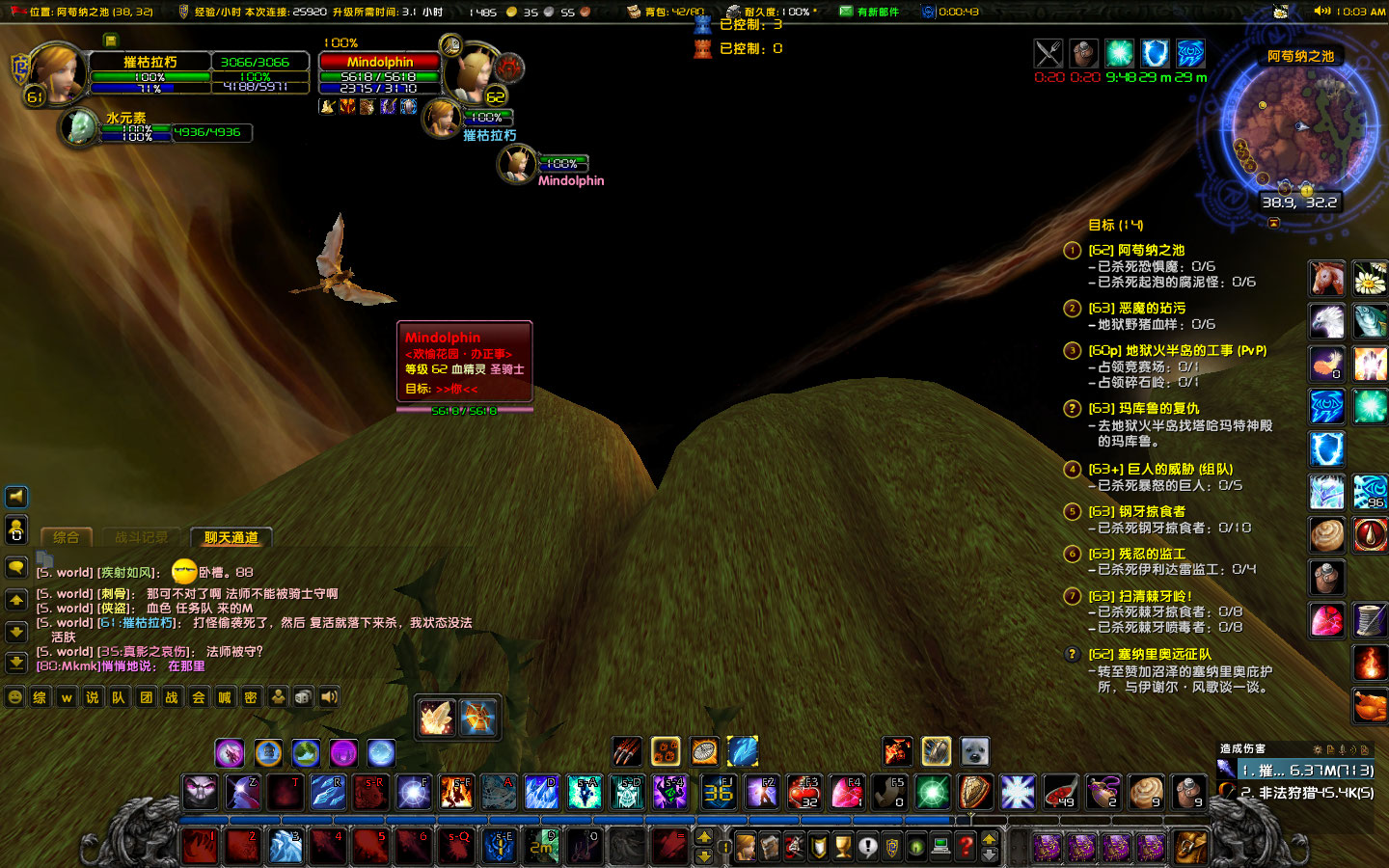This screenshot has width=1389, height=868.
Task: Collapse the quest tracker header 目标 (14)
Action: (1113, 225)
